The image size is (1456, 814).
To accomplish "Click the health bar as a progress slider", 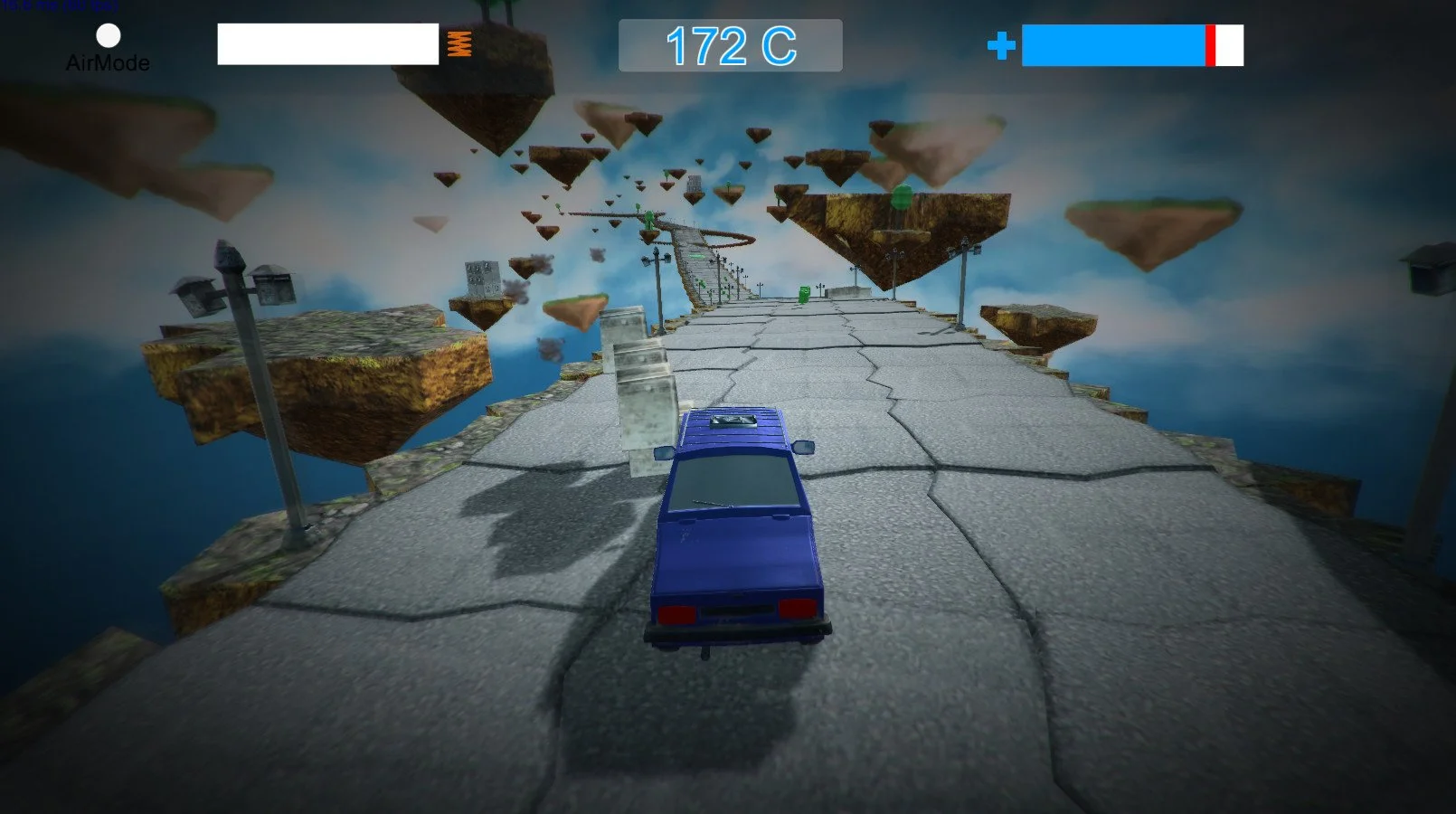I will click(x=1135, y=44).
